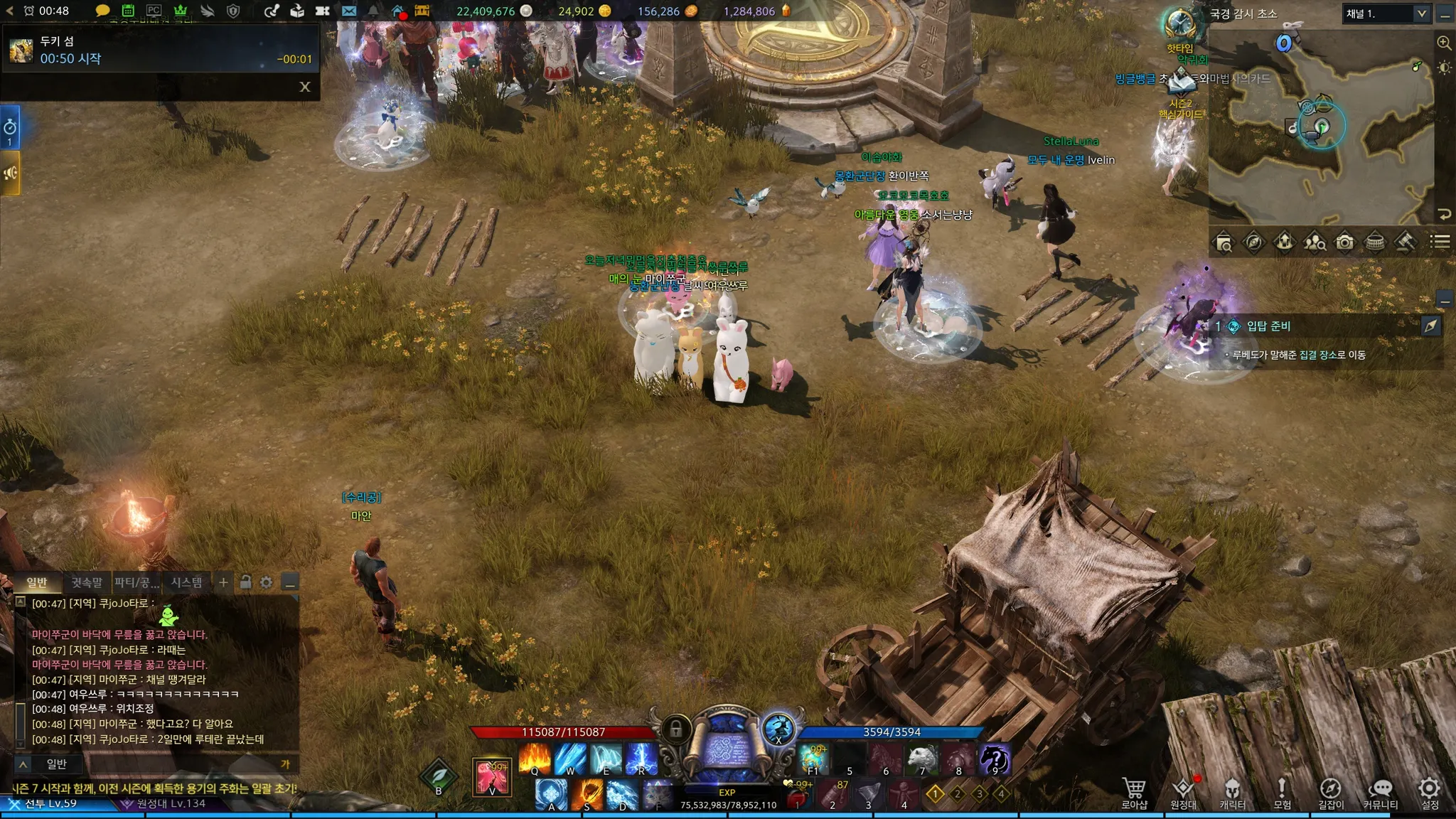
Task: Open the 길잡이 guide menu
Action: pyautogui.click(x=1331, y=793)
